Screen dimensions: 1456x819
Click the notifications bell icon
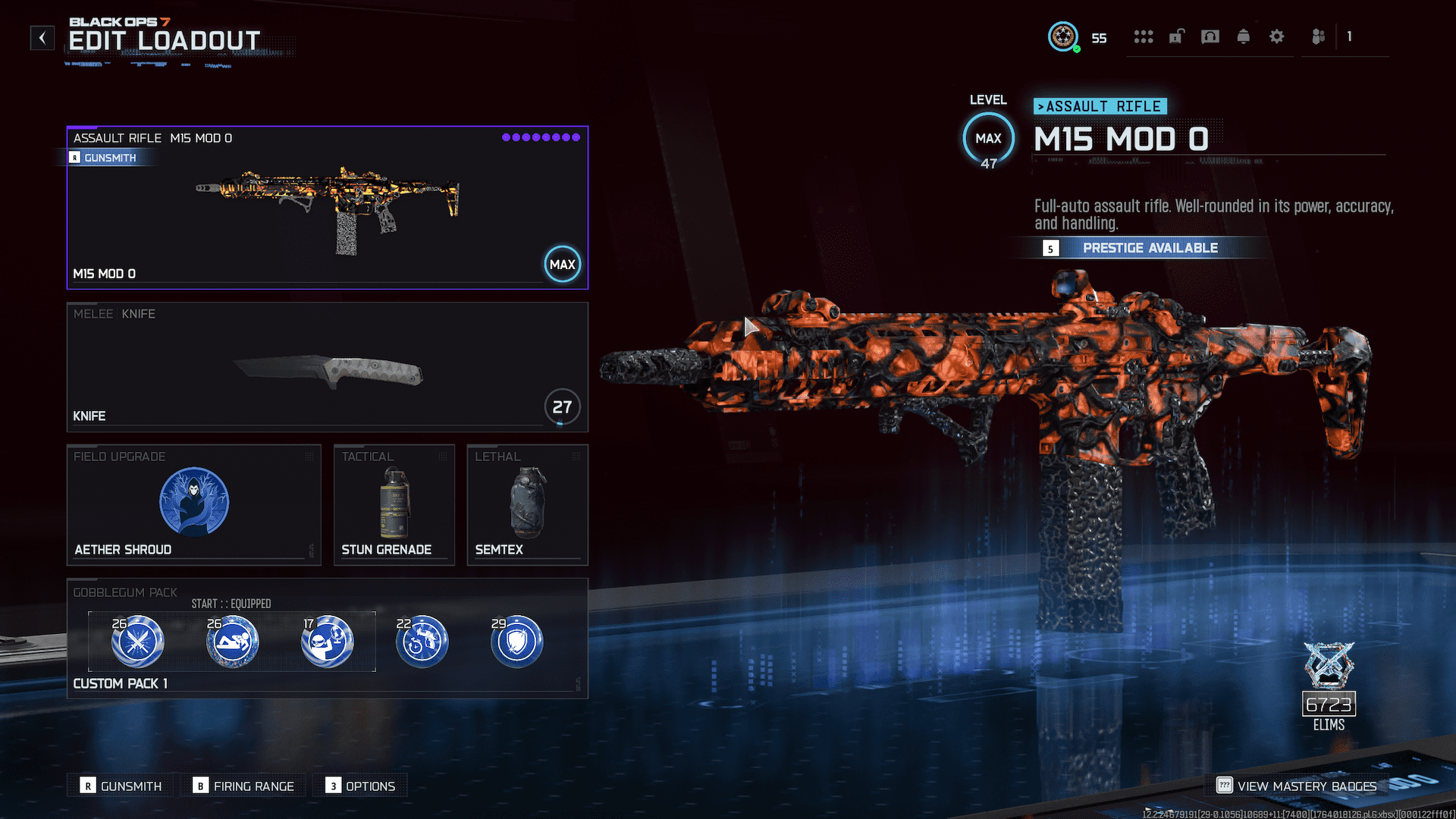[x=1244, y=36]
